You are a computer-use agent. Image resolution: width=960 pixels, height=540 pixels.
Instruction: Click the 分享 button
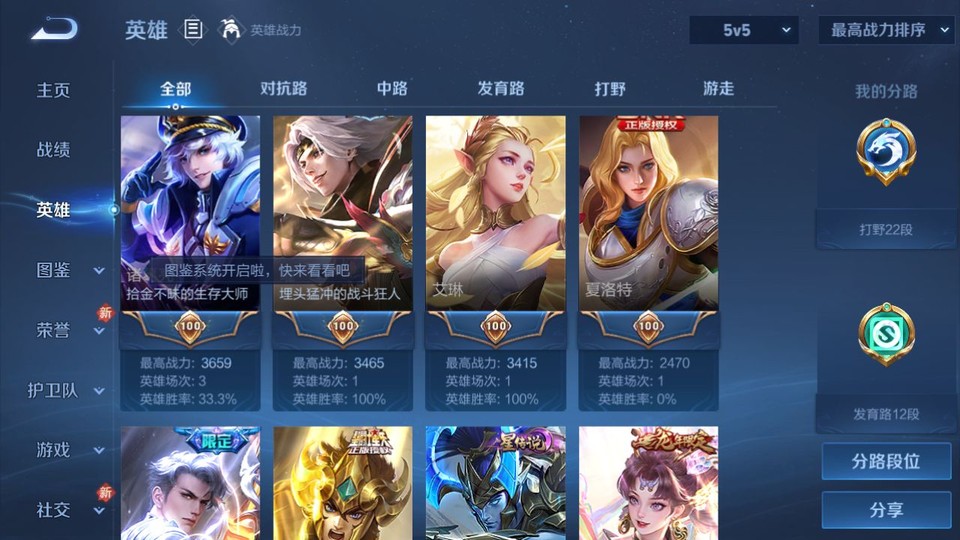pyautogui.click(x=886, y=510)
